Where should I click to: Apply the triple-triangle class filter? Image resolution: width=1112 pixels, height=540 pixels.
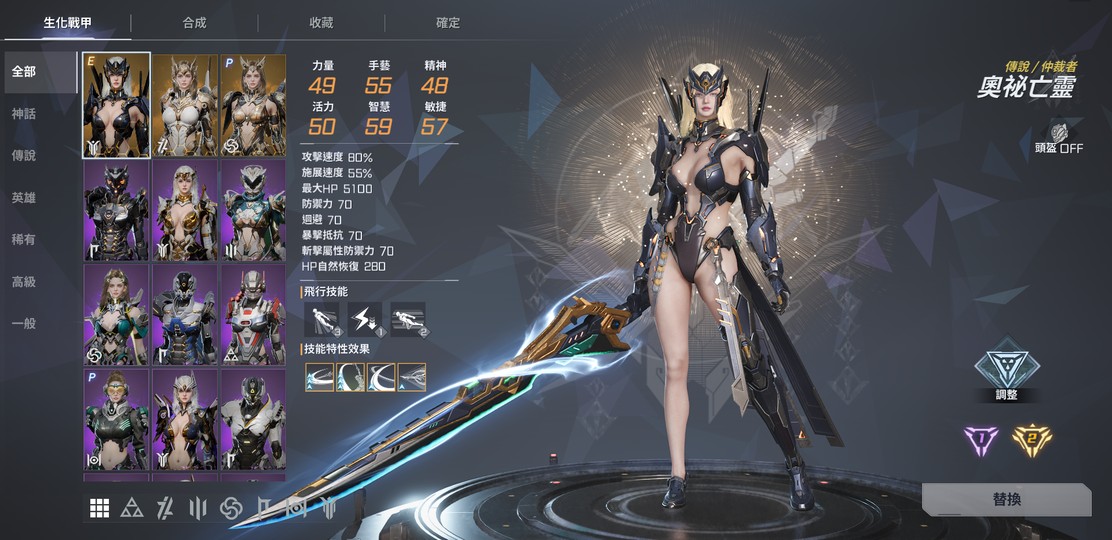[x=131, y=508]
